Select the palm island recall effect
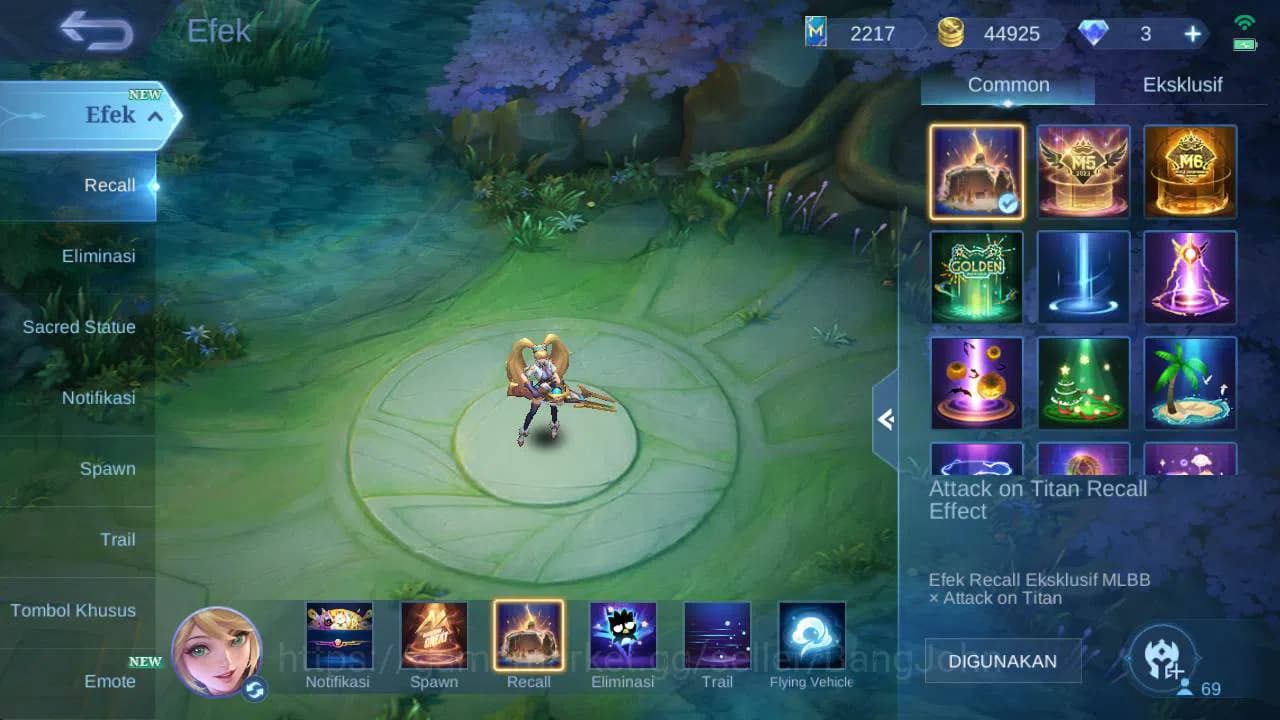This screenshot has height=720, width=1280. pos(1190,383)
